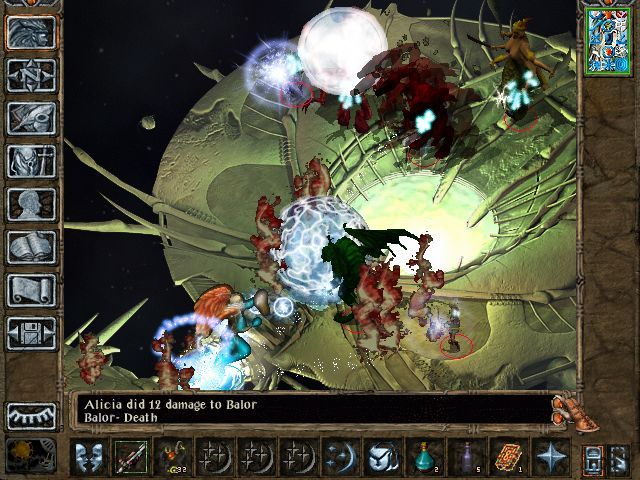Select the equipped weapon slot
This screenshot has height=480, width=640.
[130, 457]
